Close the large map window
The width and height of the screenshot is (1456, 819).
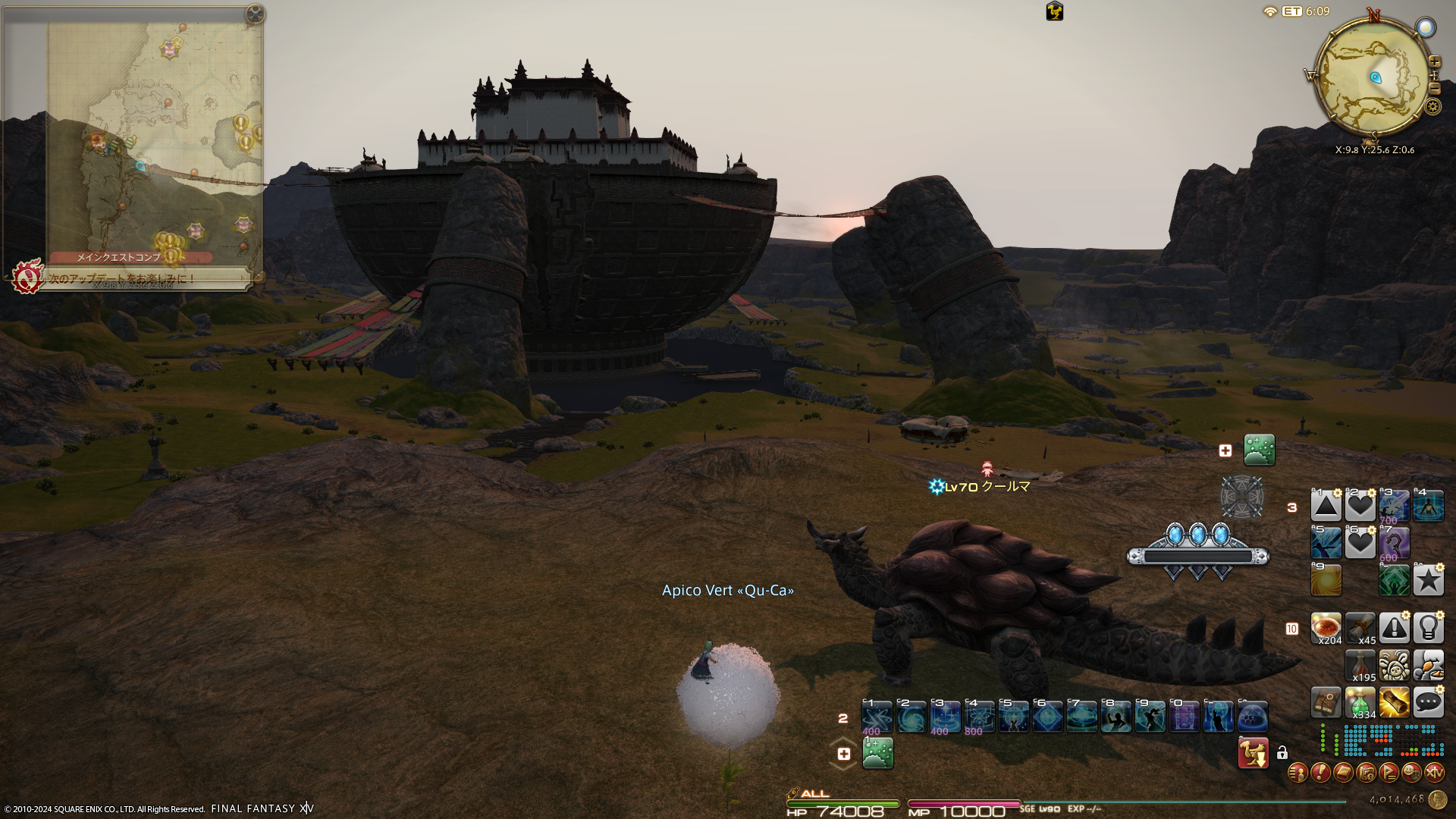pyautogui.click(x=255, y=14)
